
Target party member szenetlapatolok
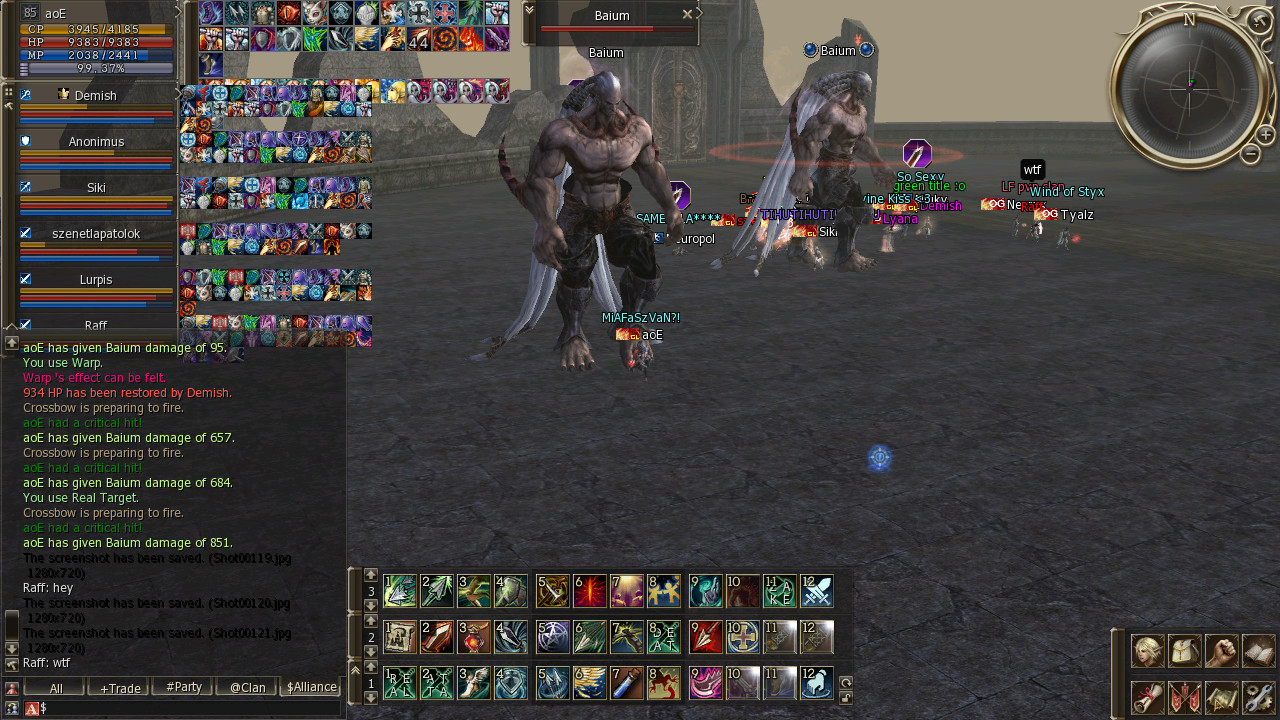click(96, 234)
